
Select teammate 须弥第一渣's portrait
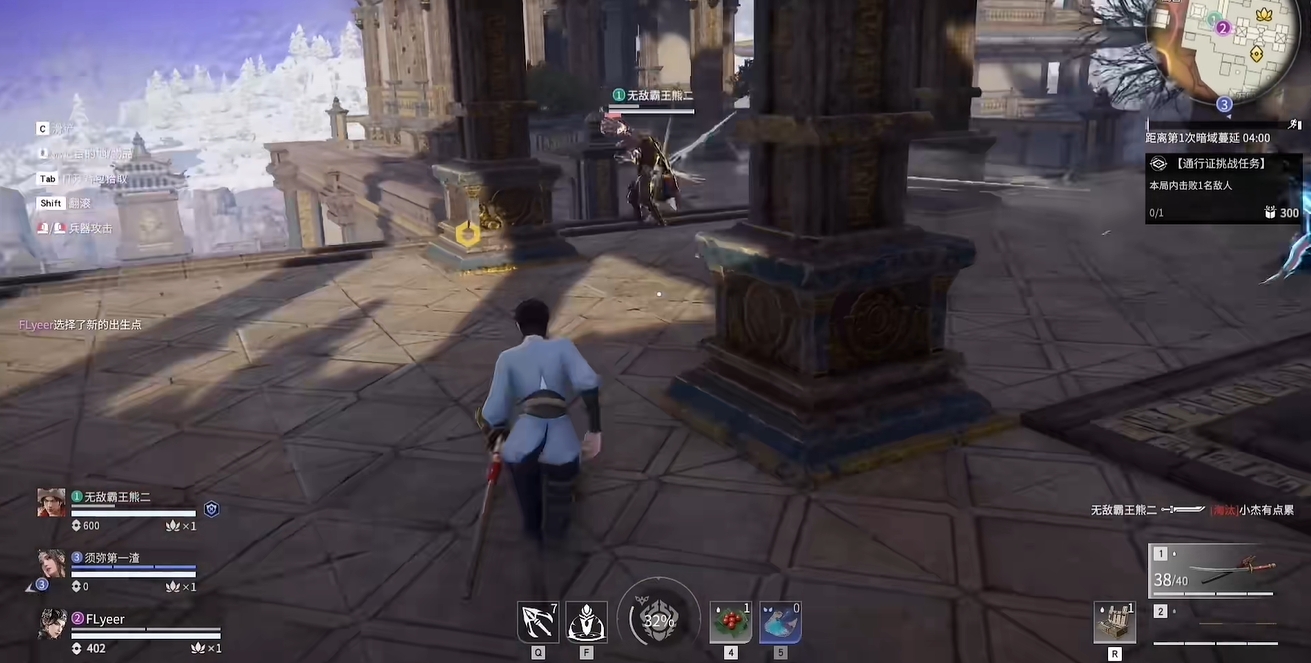click(52, 563)
